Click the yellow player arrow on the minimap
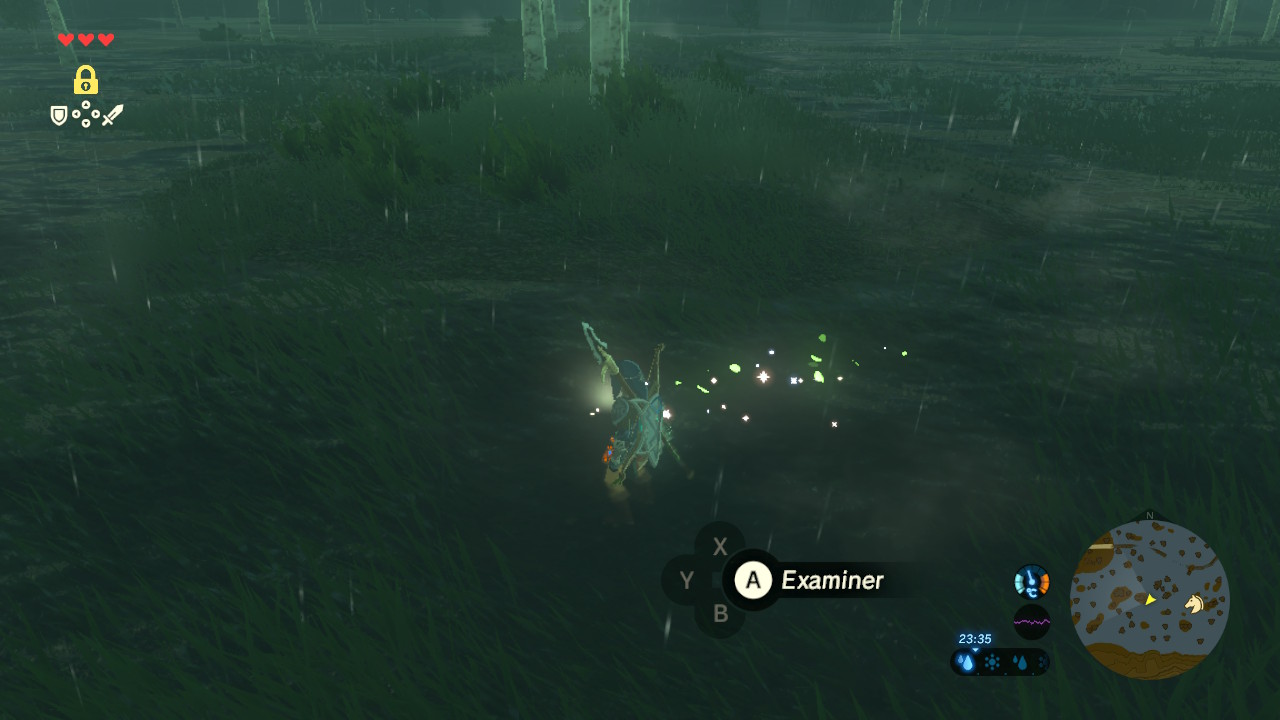The width and height of the screenshot is (1280, 720). coord(1150,599)
